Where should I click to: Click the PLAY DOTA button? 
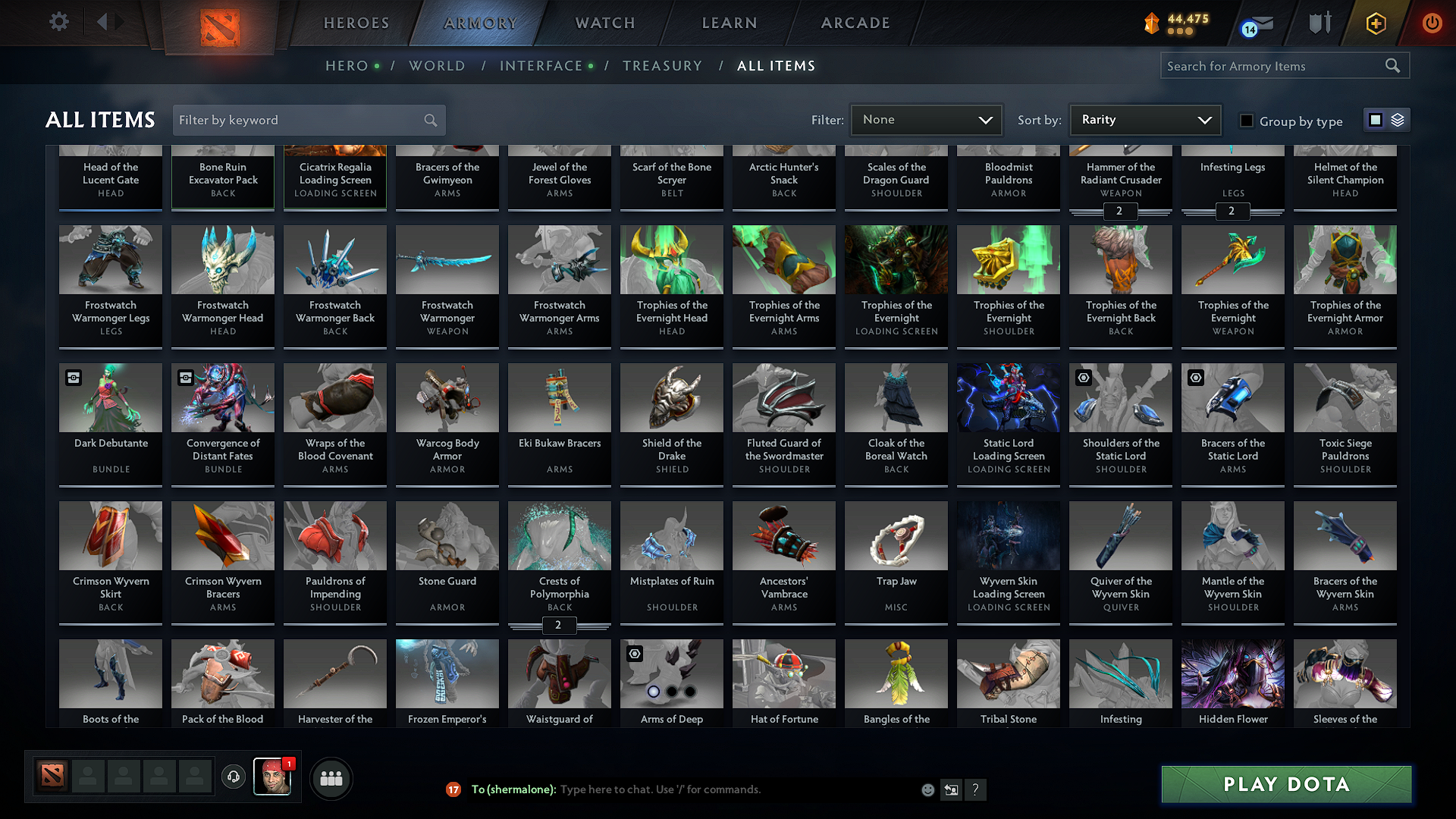tap(1285, 784)
